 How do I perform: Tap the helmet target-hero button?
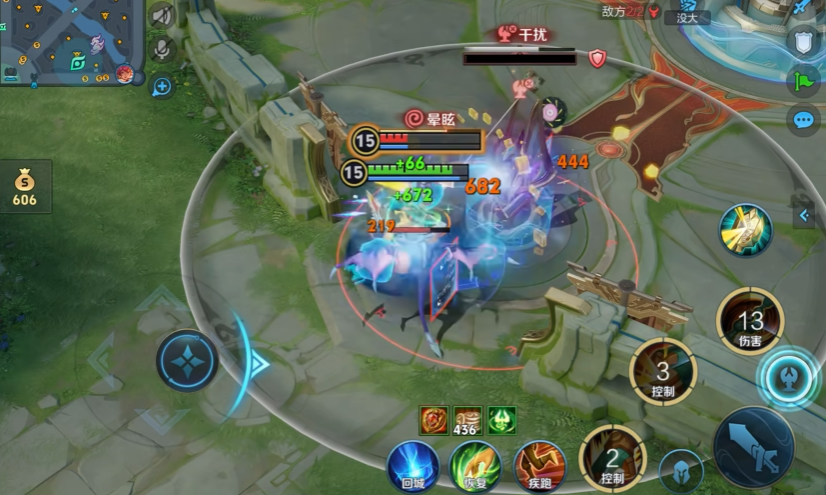(681, 471)
